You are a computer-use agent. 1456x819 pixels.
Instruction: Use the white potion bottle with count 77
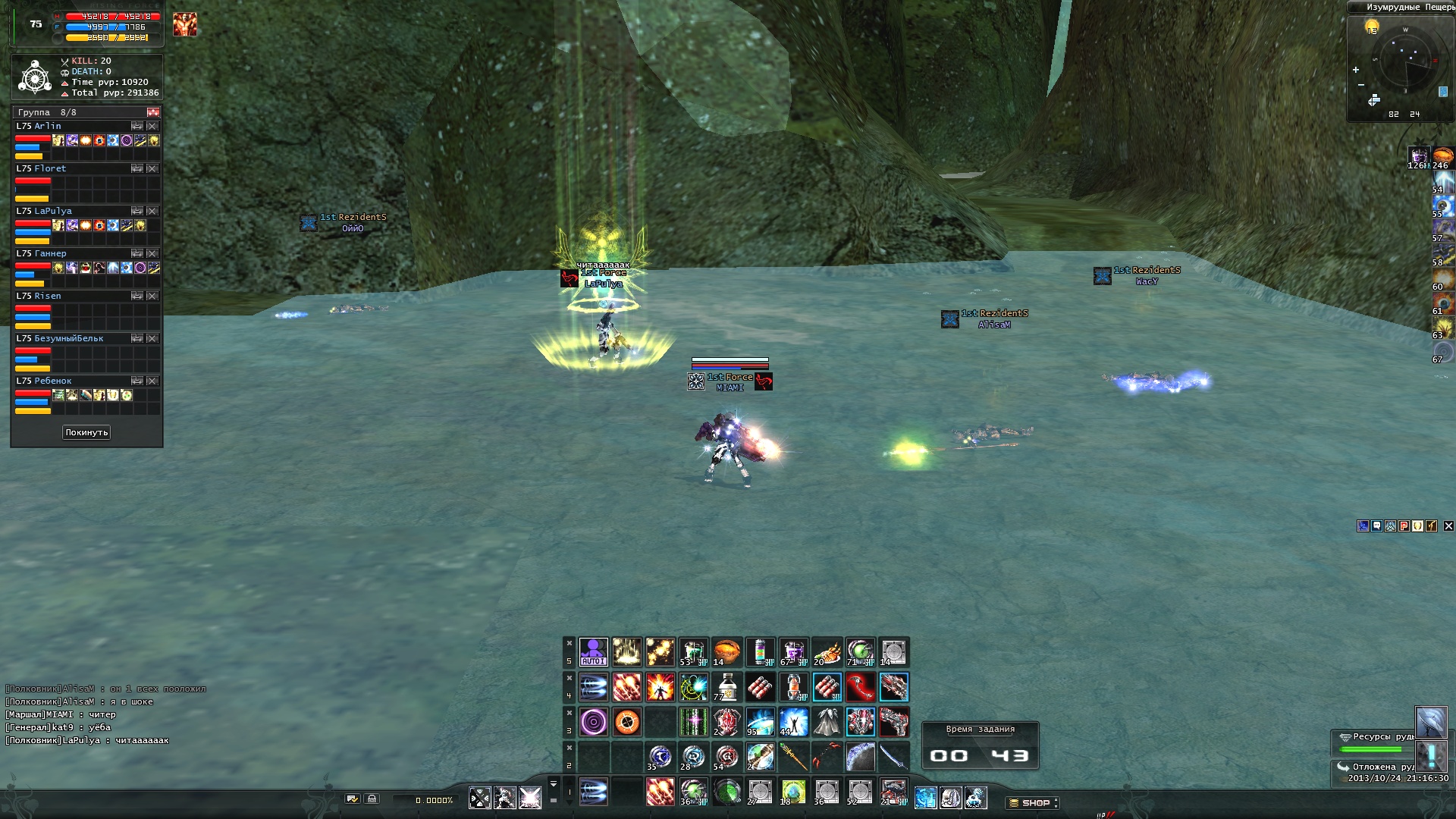coord(726,687)
